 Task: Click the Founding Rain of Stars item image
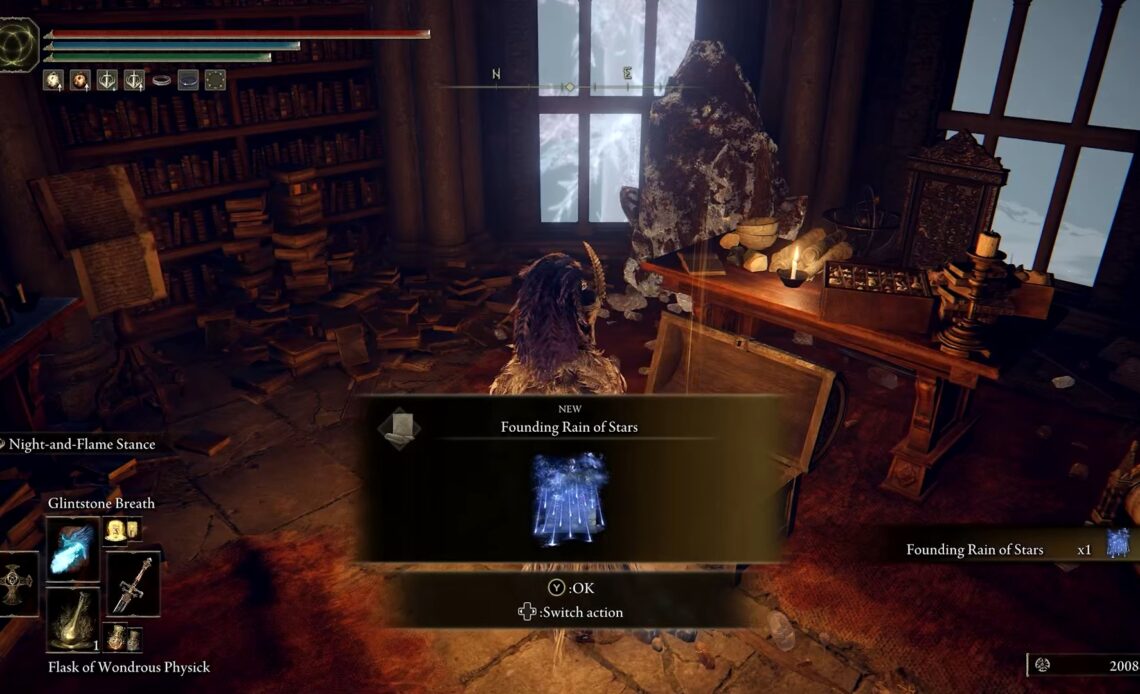[x=570, y=497]
